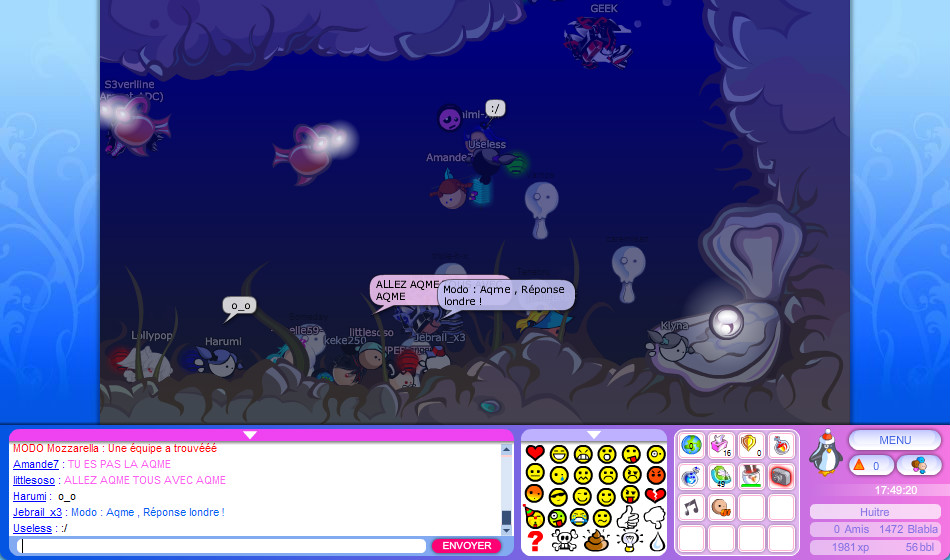Viewport: 950px width, 560px height.
Task: Open Jebrail_x3's name link in chat
Action: pyautogui.click(x=38, y=512)
